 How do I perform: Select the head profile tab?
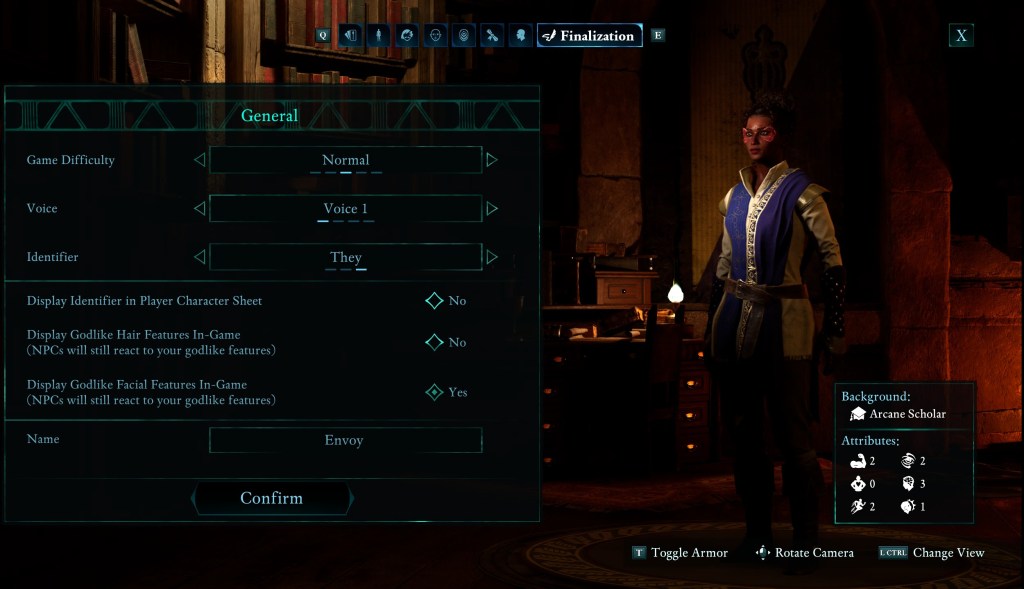click(x=520, y=36)
